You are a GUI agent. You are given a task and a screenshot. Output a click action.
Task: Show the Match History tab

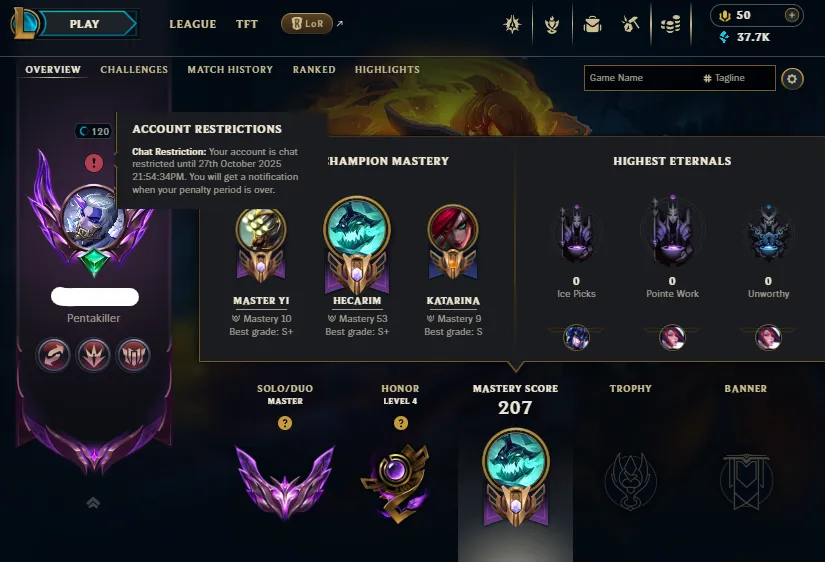pyautogui.click(x=230, y=70)
